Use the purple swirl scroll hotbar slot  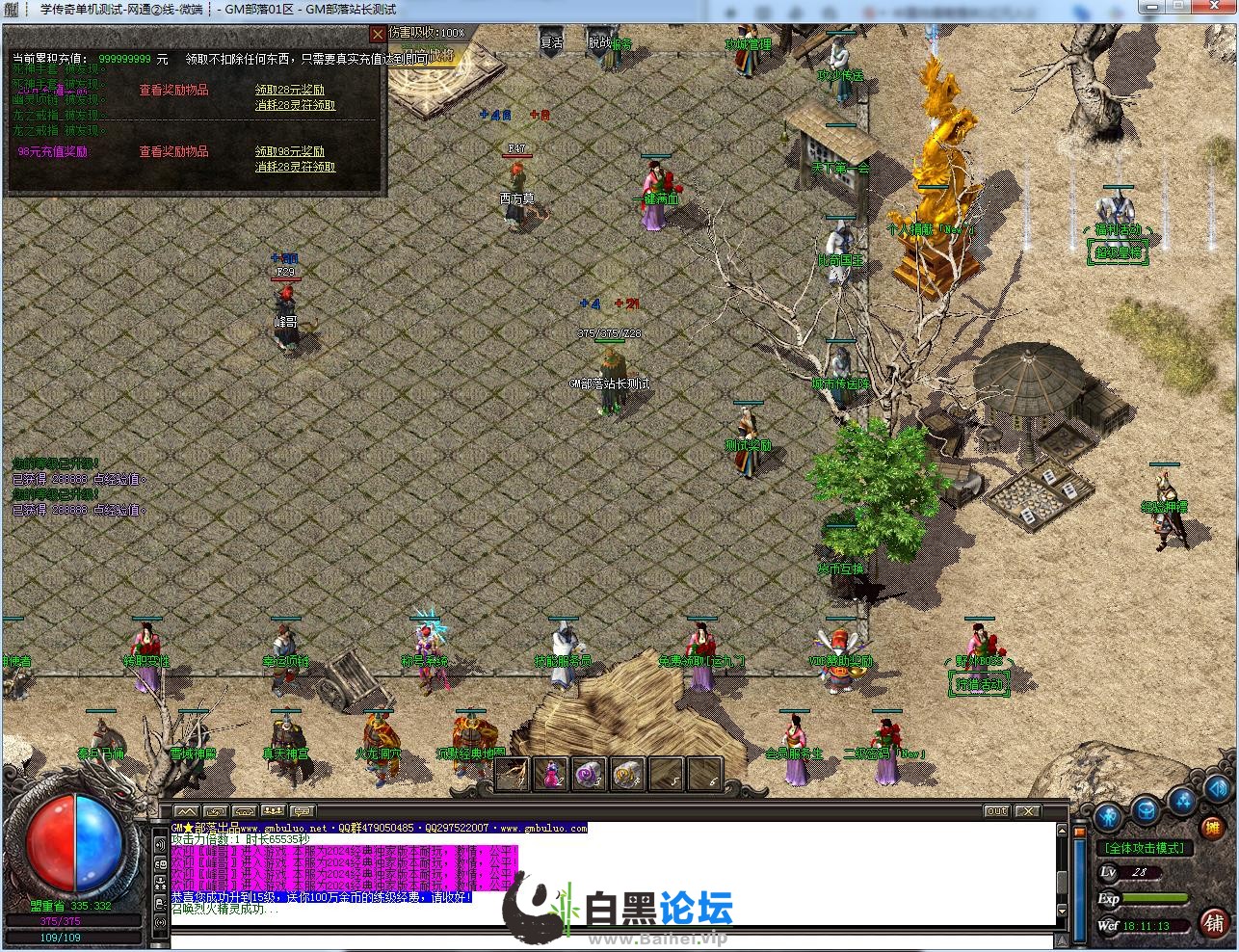click(589, 774)
